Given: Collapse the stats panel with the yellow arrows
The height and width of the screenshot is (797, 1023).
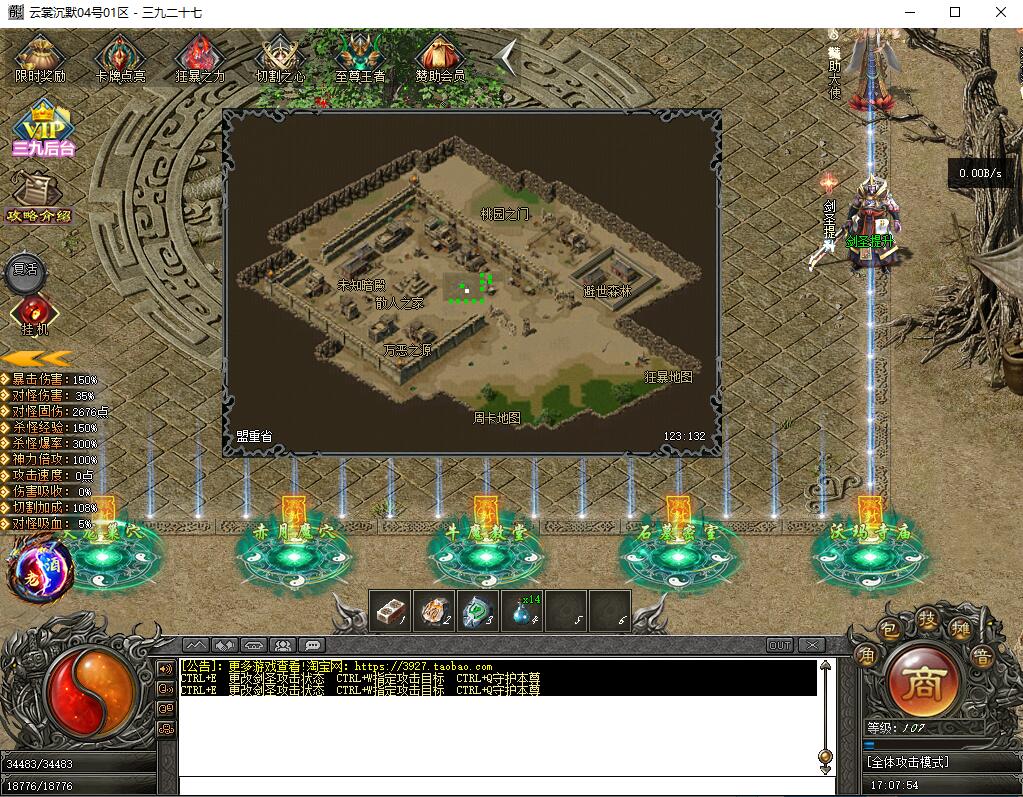Looking at the screenshot, I should (x=36, y=358).
